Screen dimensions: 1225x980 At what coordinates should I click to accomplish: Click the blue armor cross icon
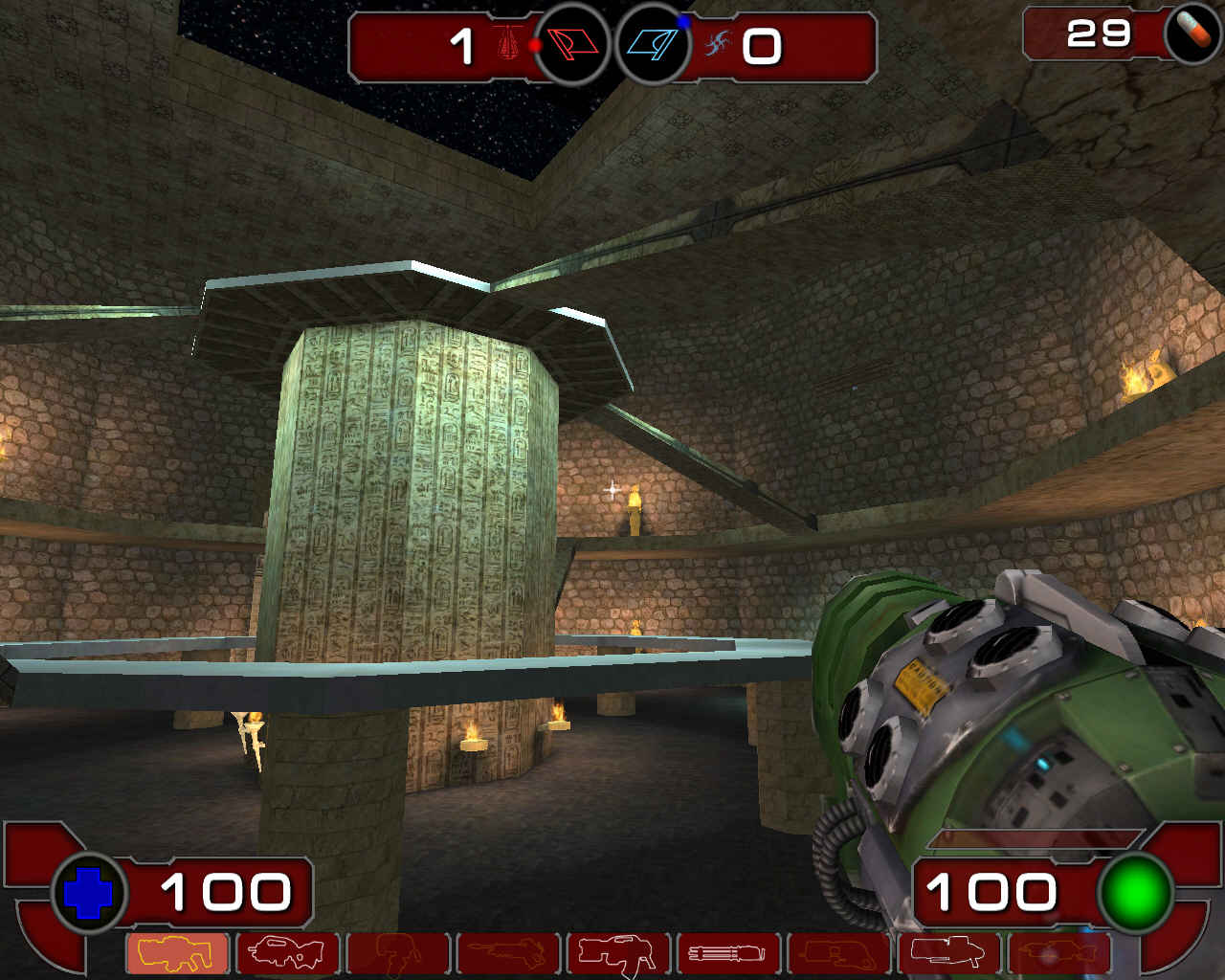coord(86,892)
